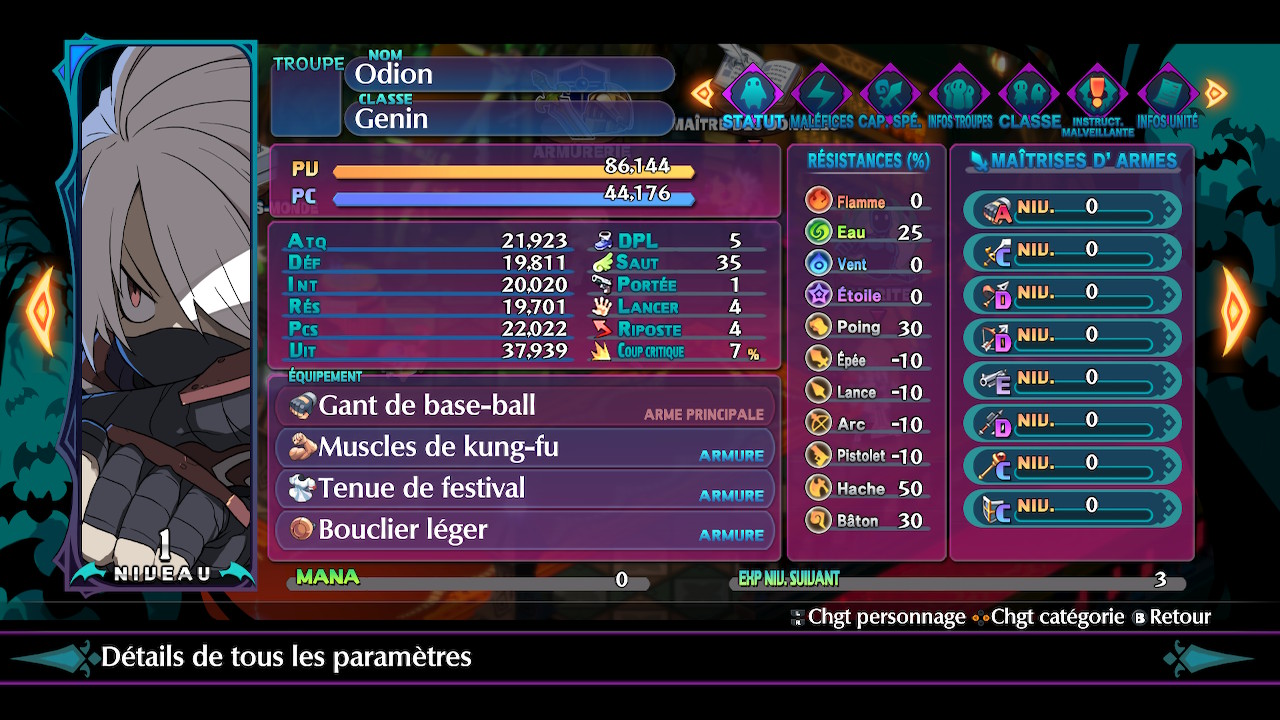Screen dimensions: 1280x720
Task: Click the small arrow right of INFOS UNITÉ
Action: coord(1215,94)
